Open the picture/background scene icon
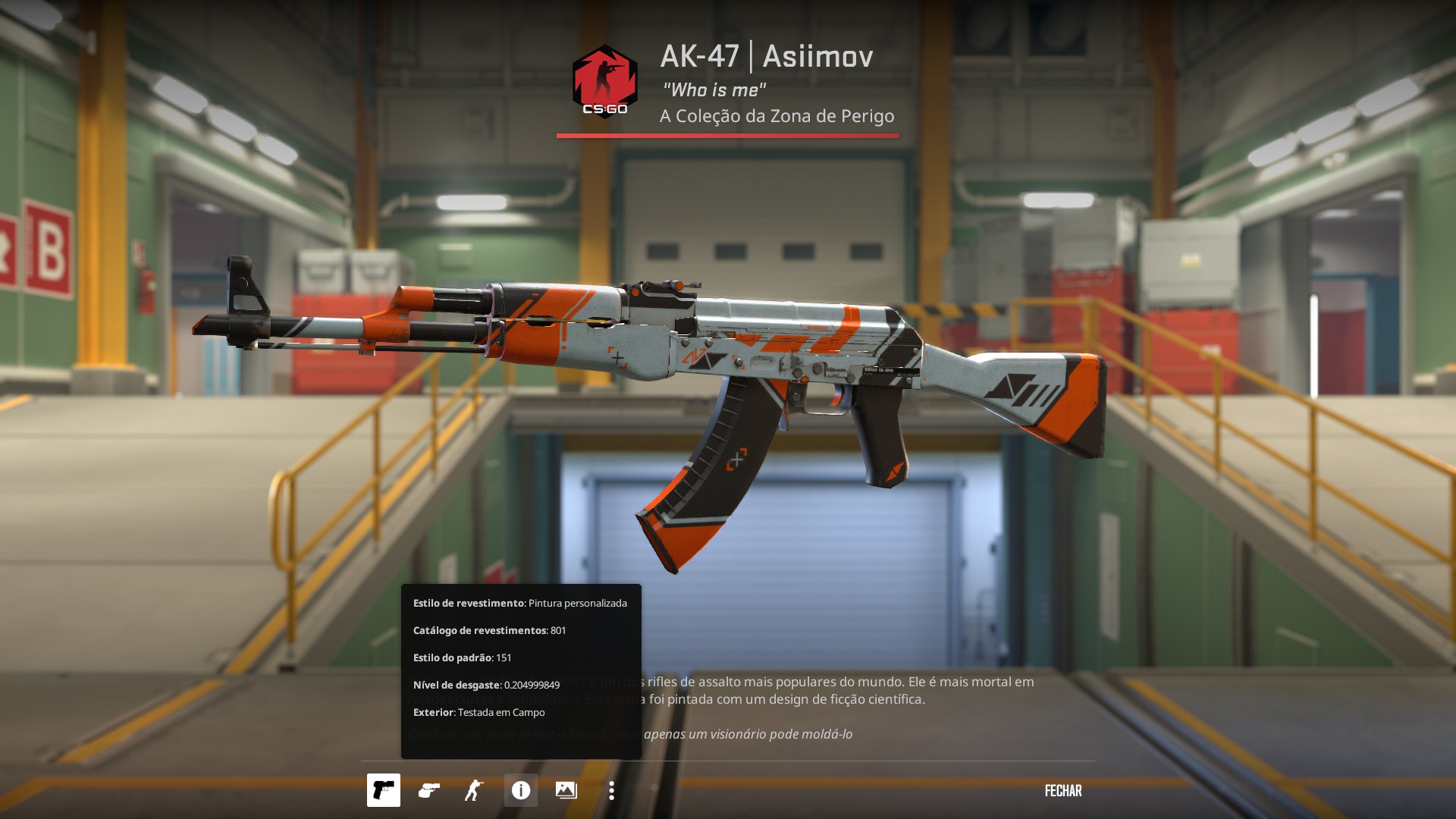Screen dimensions: 1456x819 click(x=566, y=790)
